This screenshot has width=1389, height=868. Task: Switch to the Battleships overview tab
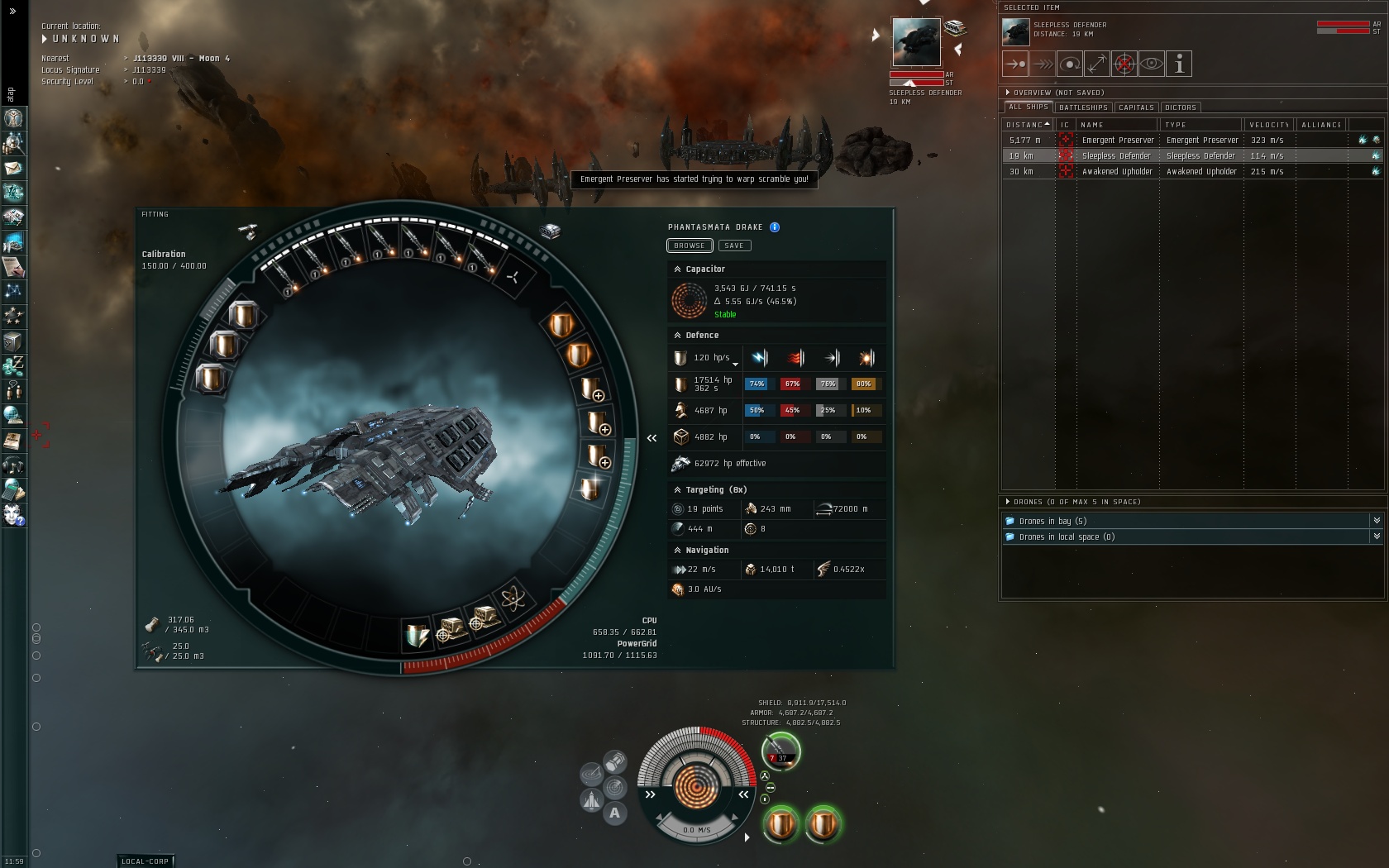tap(1083, 107)
